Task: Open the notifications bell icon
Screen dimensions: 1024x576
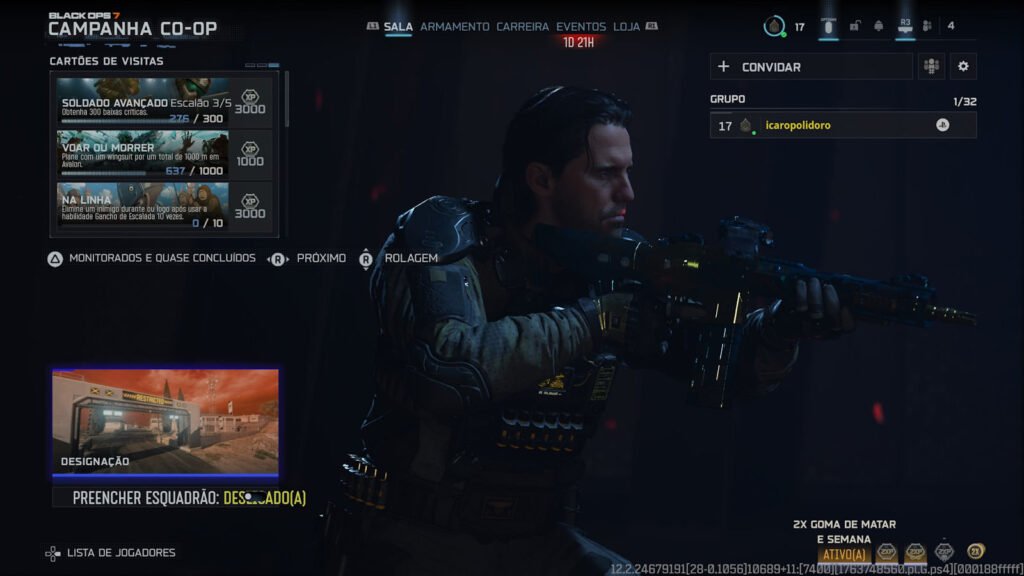Action: [x=879, y=27]
